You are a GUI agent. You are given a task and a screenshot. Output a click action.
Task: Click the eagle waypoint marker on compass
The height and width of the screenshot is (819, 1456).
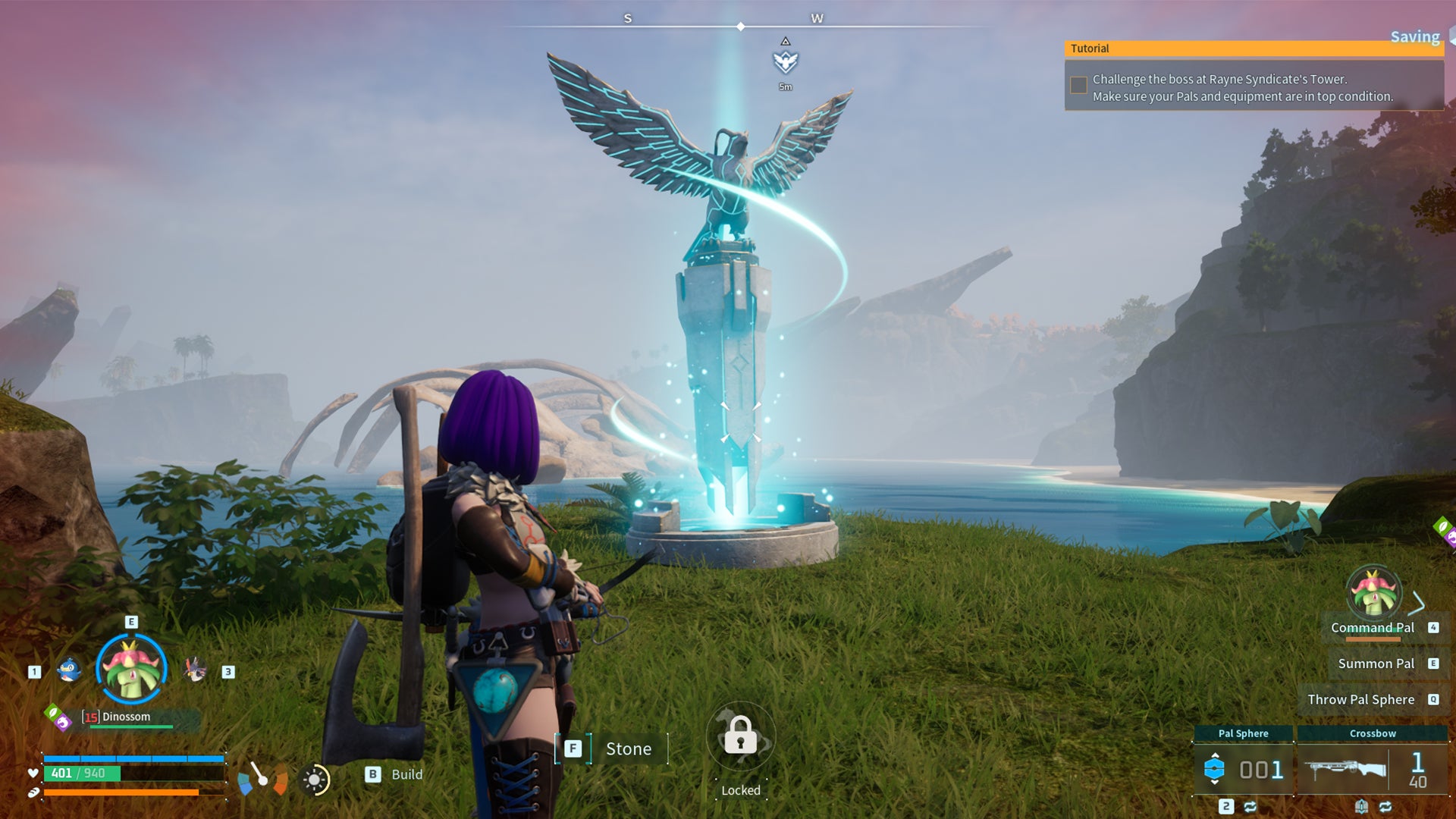pyautogui.click(x=786, y=61)
